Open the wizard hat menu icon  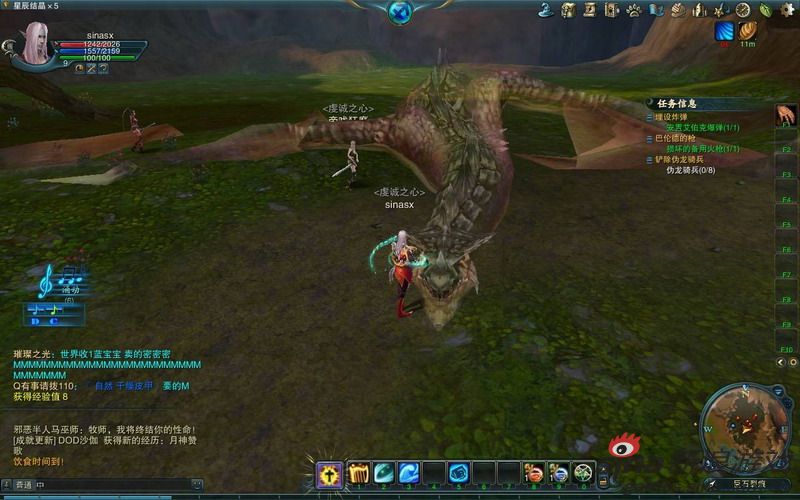[546, 10]
